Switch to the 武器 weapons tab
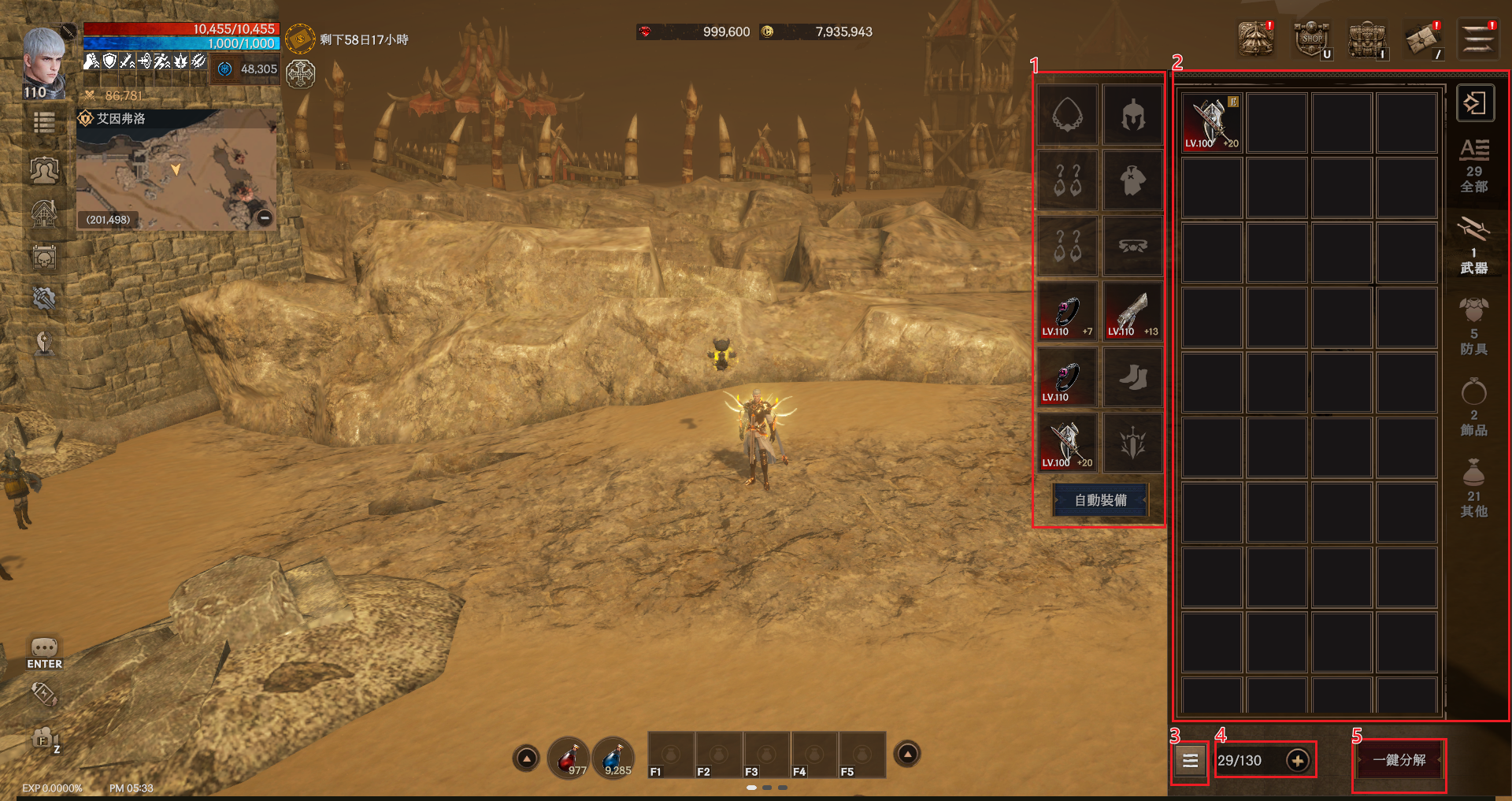Image resolution: width=1512 pixels, height=801 pixels. pyautogui.click(x=1473, y=247)
